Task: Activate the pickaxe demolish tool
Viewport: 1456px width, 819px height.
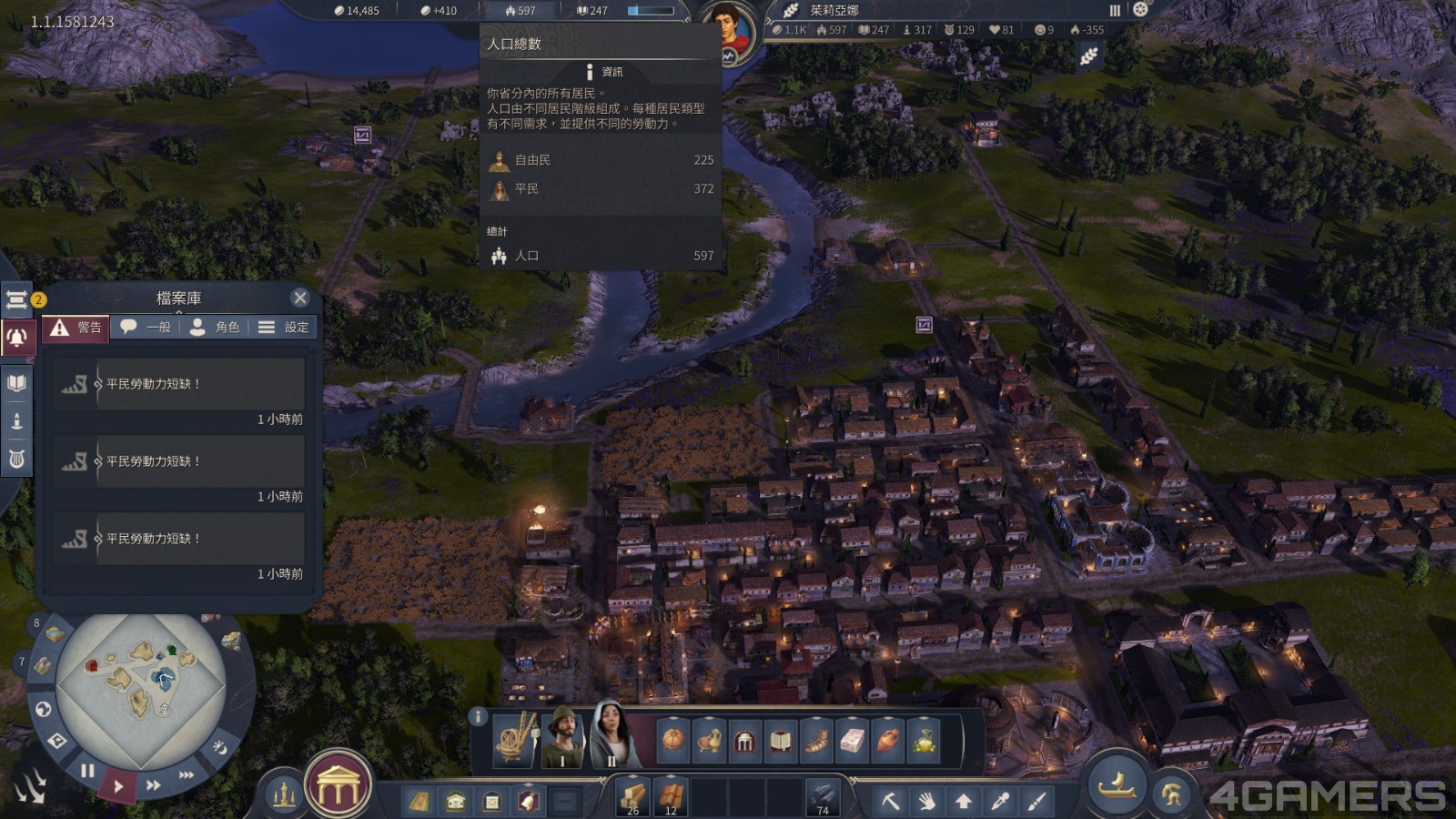Action: coord(890,801)
